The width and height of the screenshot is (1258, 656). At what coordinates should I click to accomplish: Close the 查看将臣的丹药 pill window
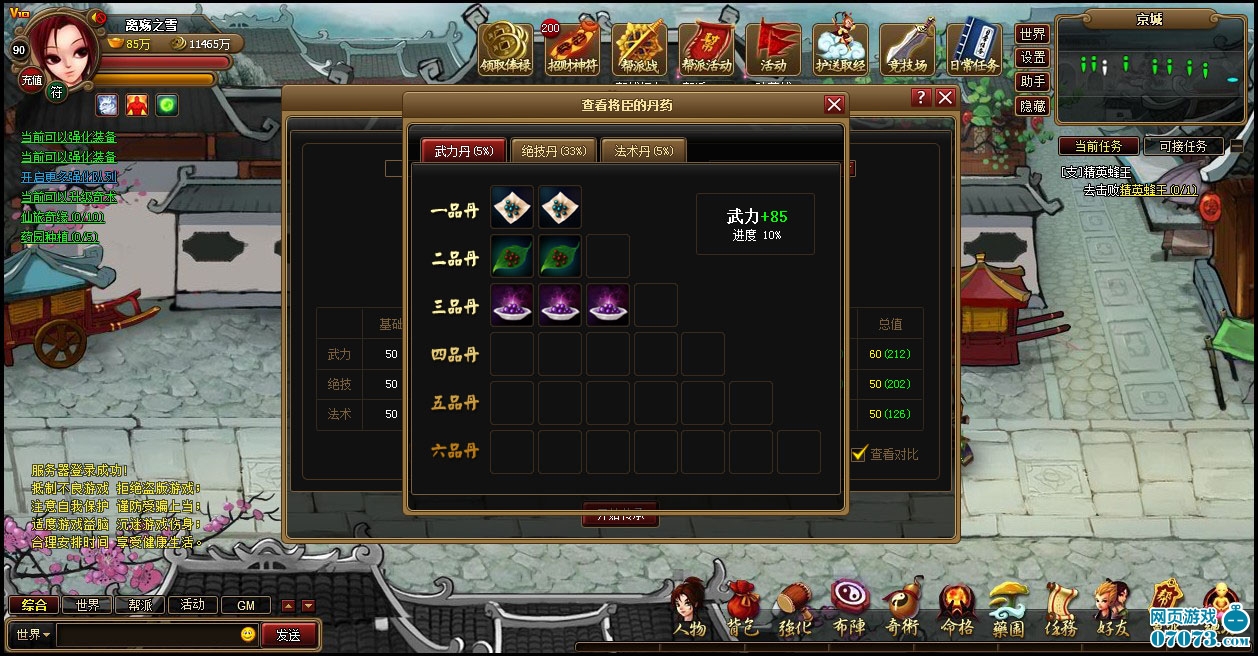click(834, 104)
